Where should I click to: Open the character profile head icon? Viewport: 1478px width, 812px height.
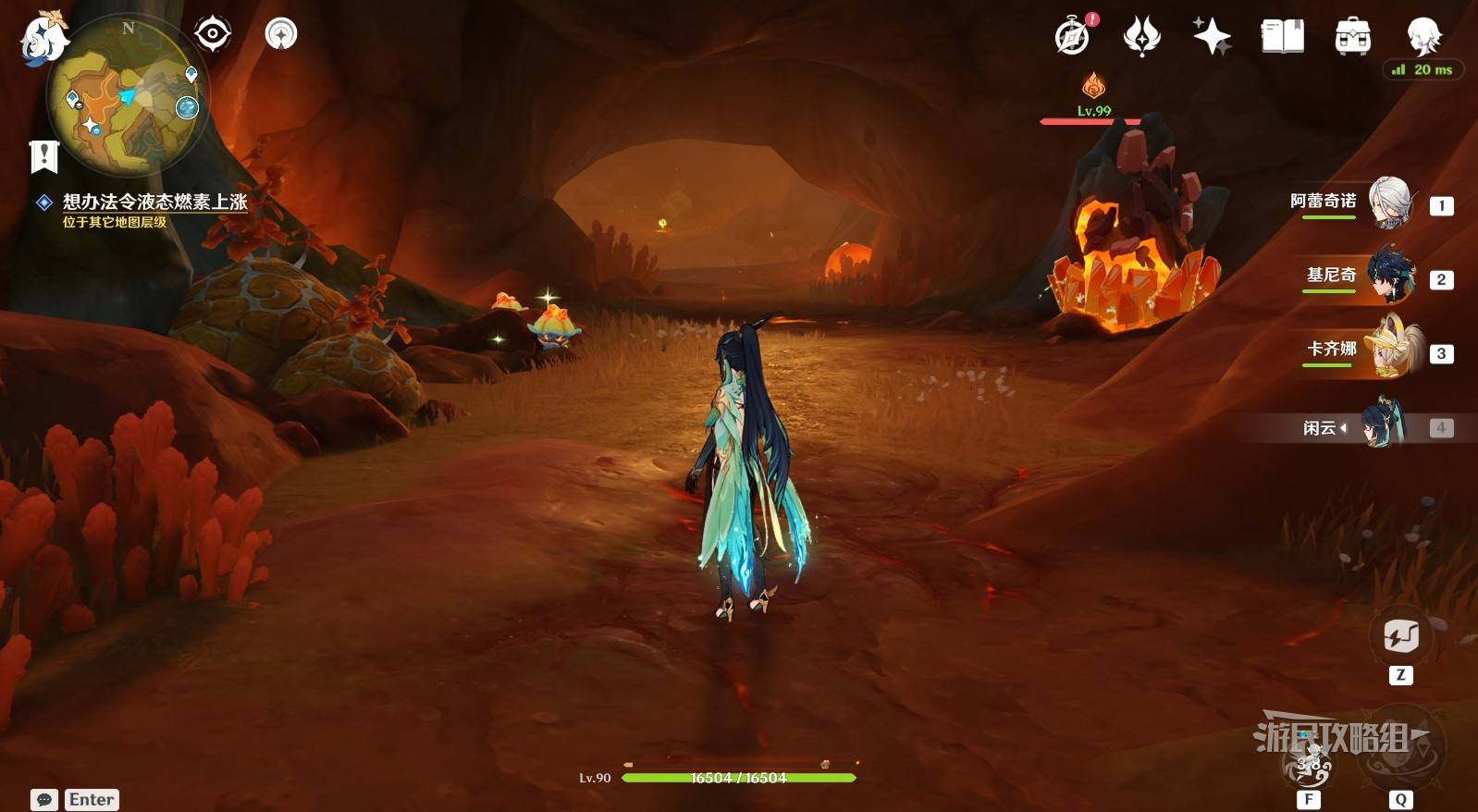click(x=1423, y=36)
